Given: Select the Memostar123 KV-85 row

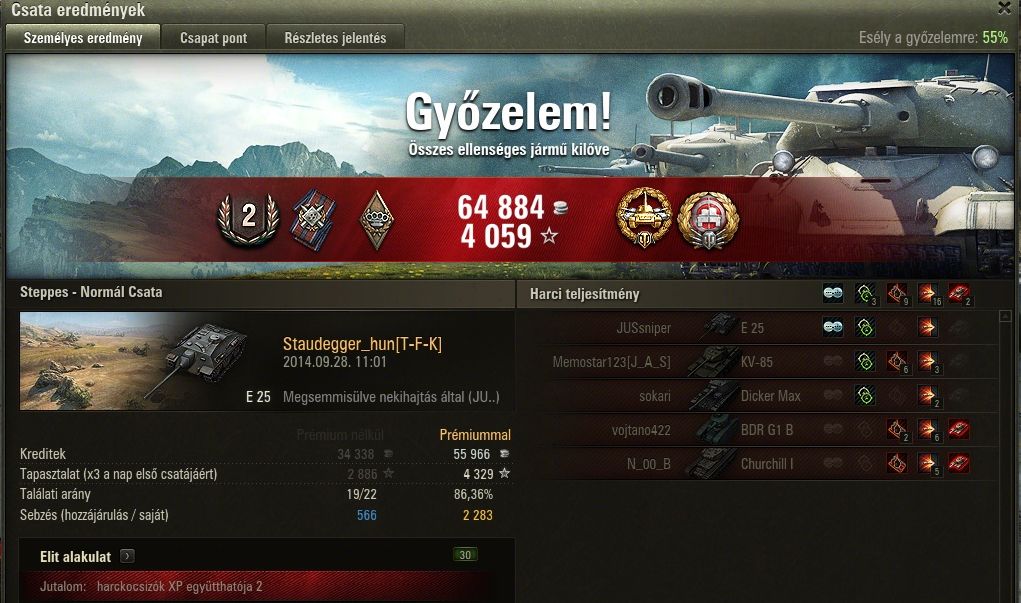Looking at the screenshot, I should pyautogui.click(x=759, y=362).
